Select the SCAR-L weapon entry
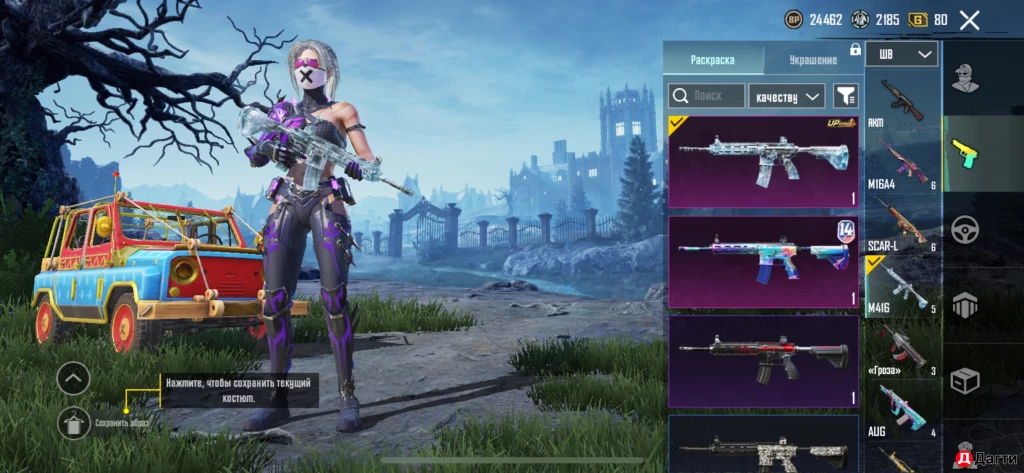 point(901,223)
